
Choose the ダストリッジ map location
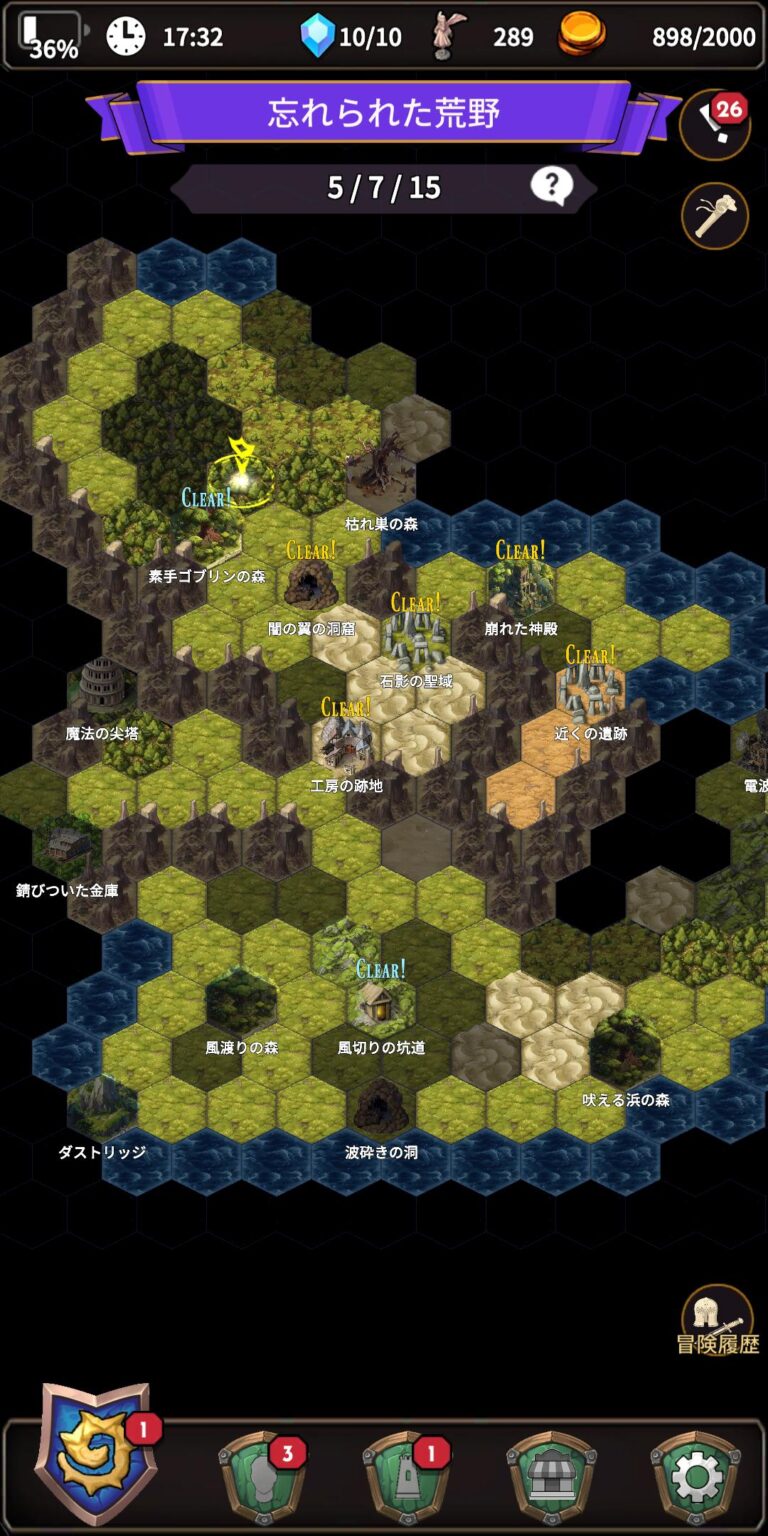point(102,1106)
